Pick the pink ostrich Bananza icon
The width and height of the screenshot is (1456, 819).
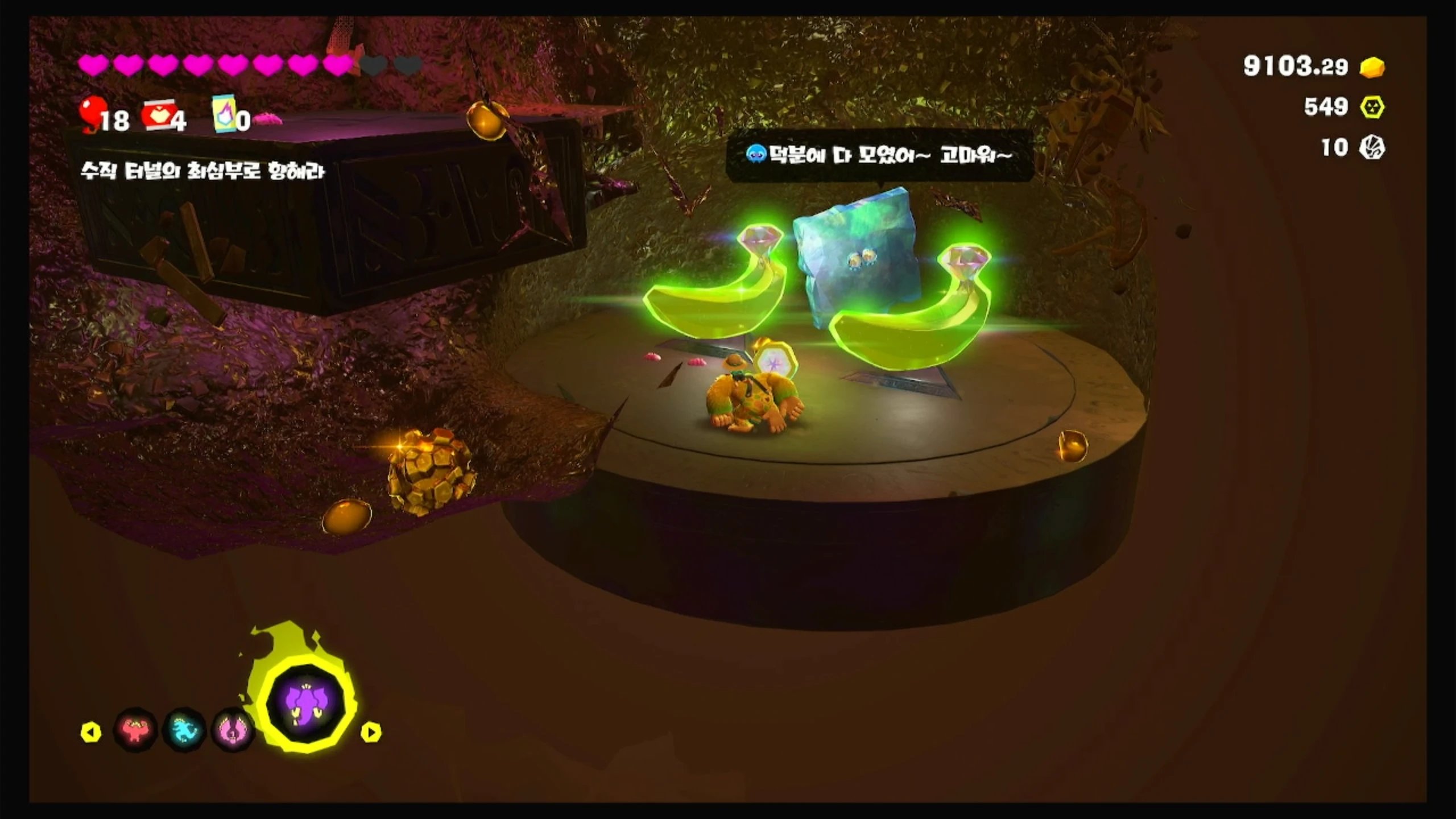pyautogui.click(x=231, y=730)
